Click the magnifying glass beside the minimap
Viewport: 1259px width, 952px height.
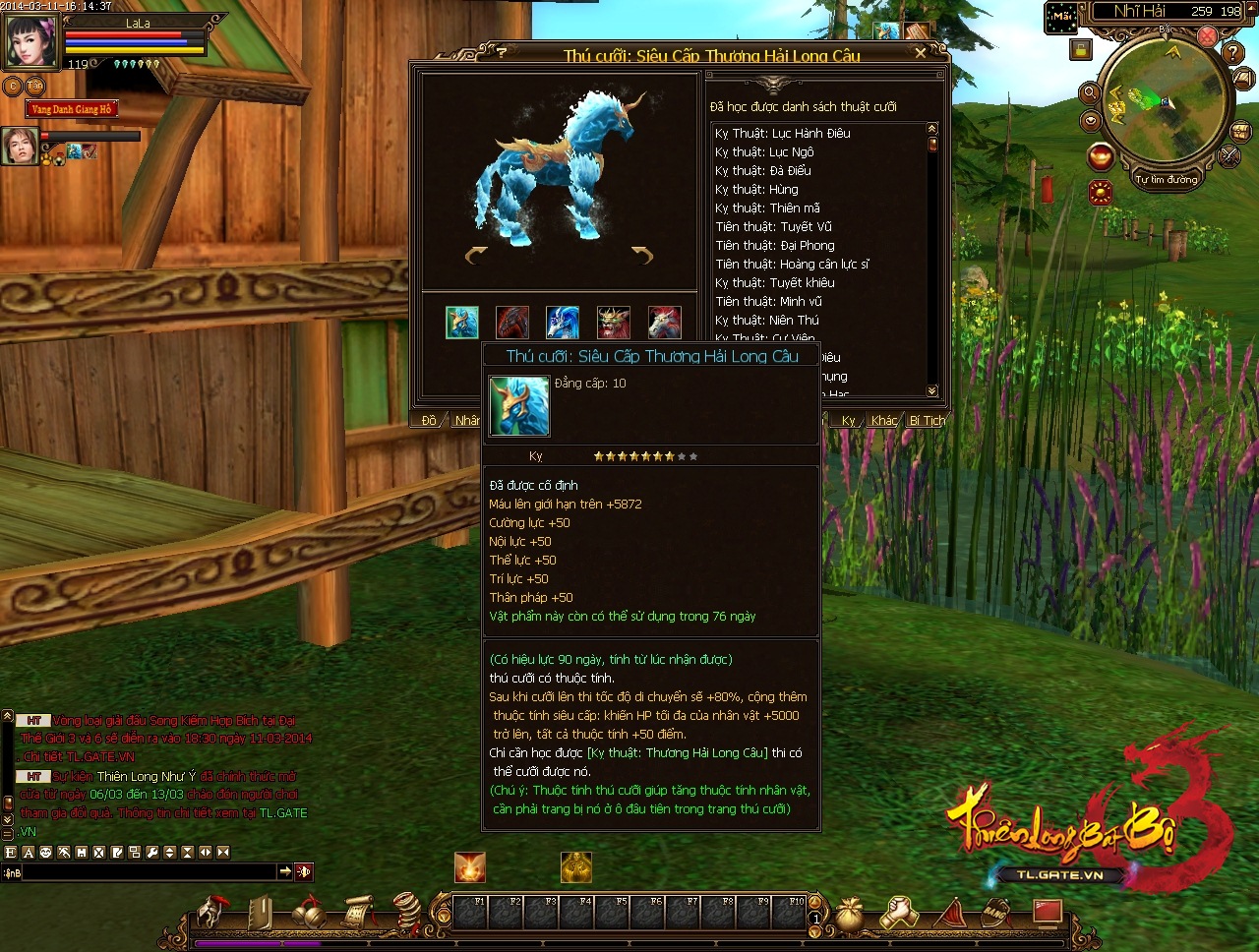coord(1089,93)
